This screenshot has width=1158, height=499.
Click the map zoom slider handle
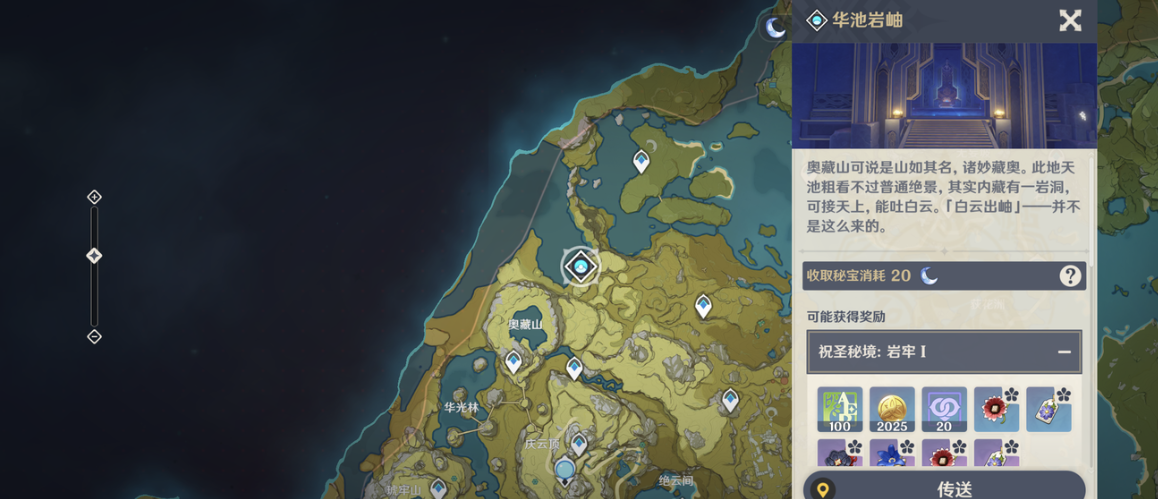pos(94,256)
